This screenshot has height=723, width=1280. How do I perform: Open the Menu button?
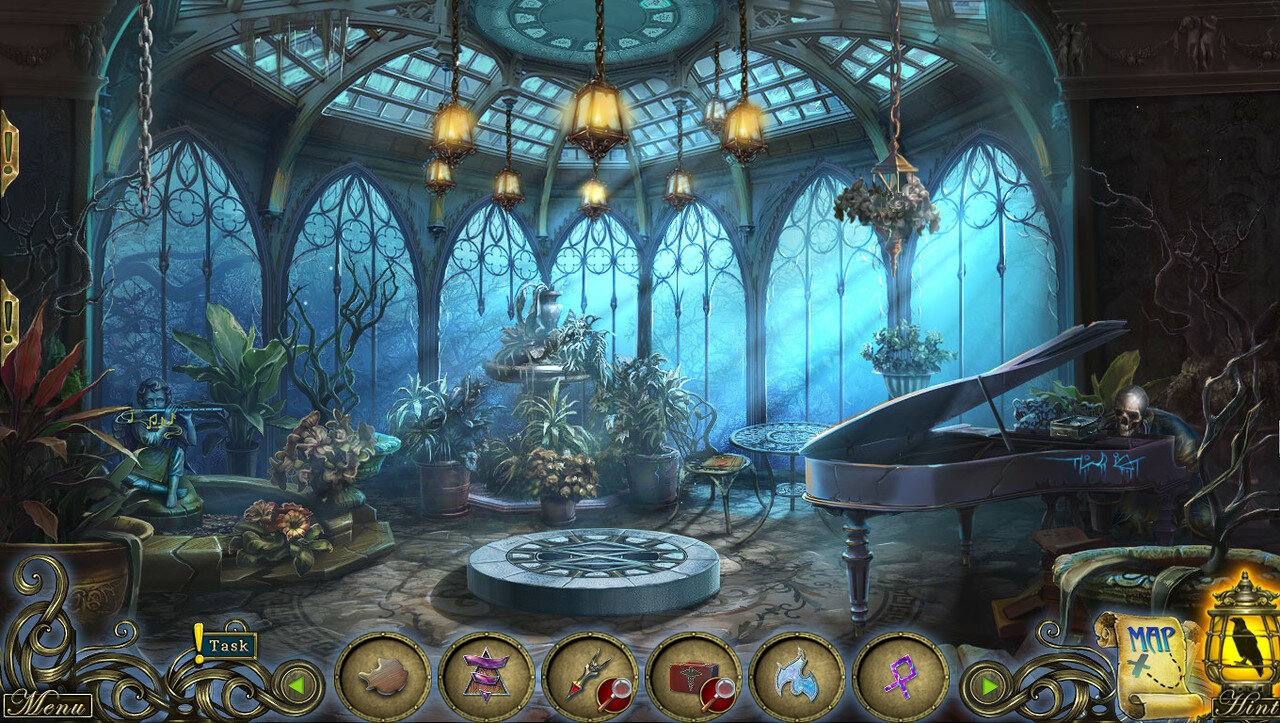click(x=47, y=703)
